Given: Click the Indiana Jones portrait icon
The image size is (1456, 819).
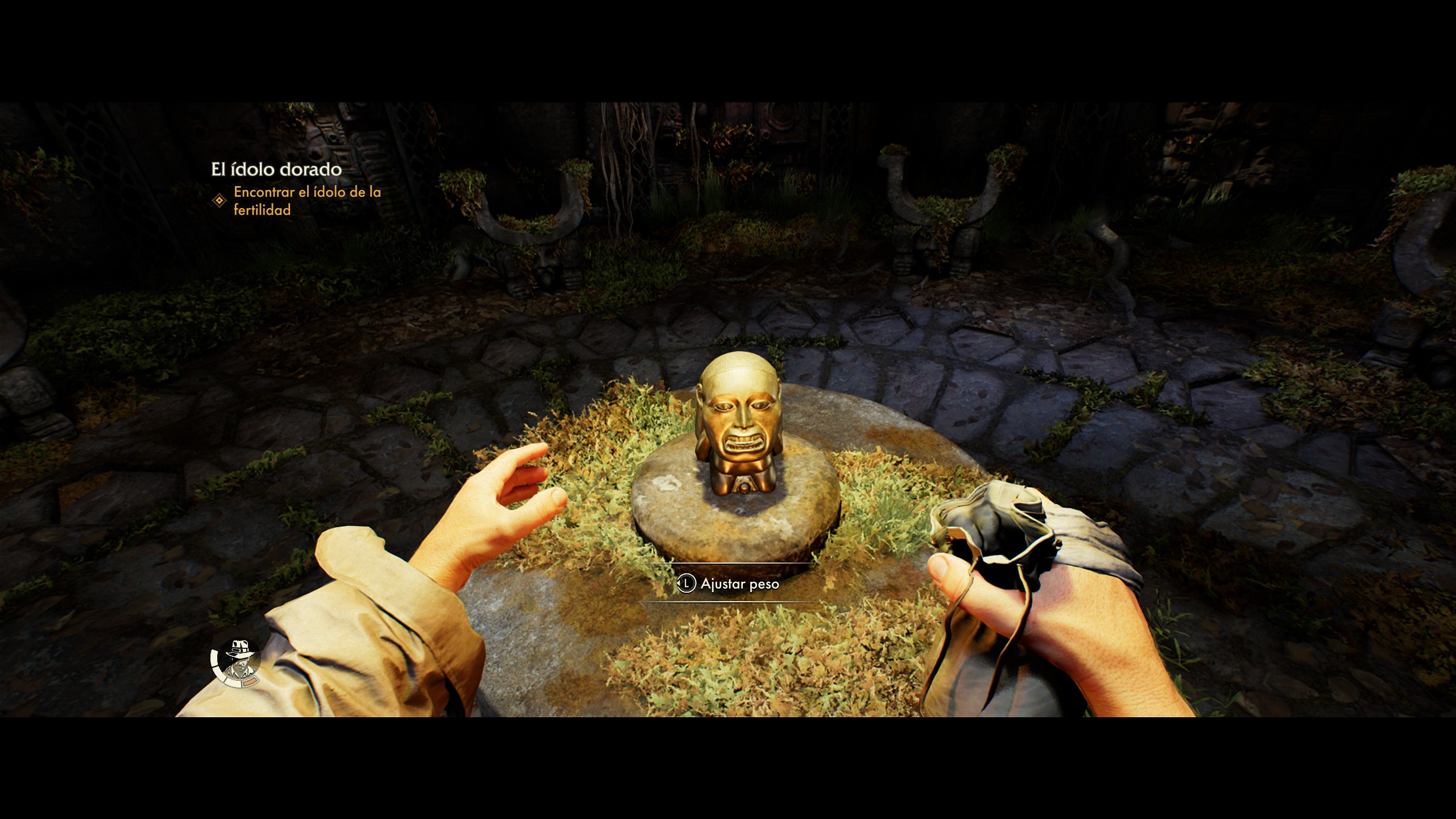Looking at the screenshot, I should click(x=237, y=662).
